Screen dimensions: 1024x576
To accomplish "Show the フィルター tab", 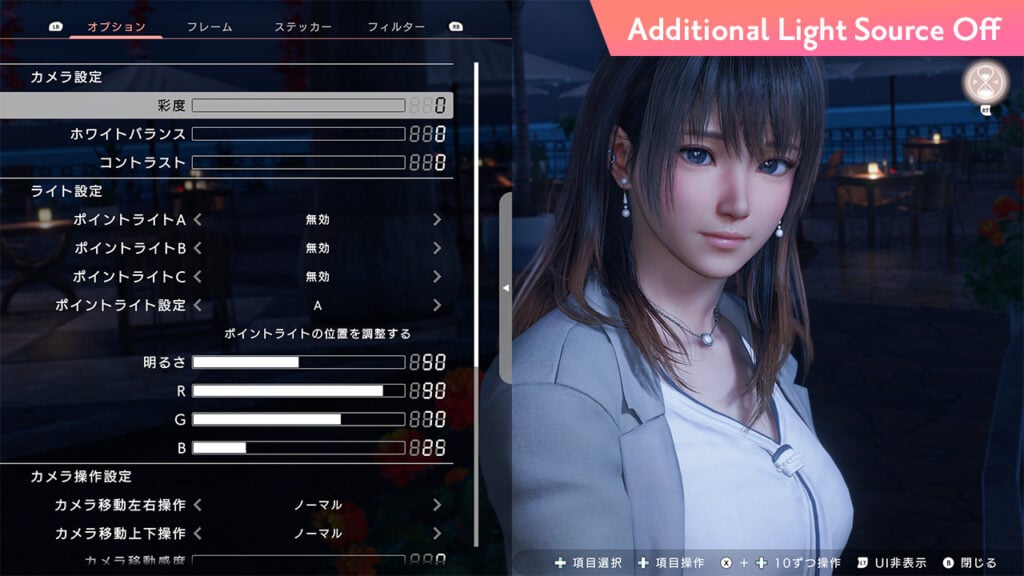I will (x=396, y=27).
